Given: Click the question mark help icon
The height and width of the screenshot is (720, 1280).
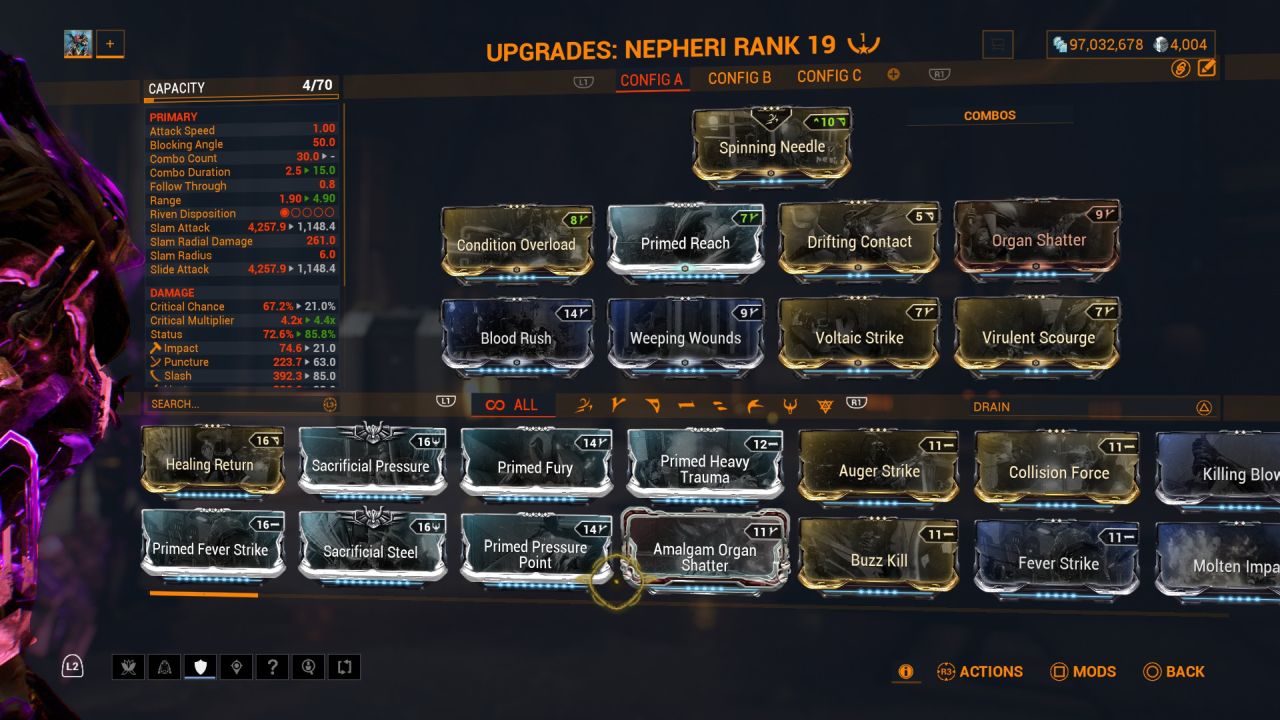Looking at the screenshot, I should coord(273,667).
